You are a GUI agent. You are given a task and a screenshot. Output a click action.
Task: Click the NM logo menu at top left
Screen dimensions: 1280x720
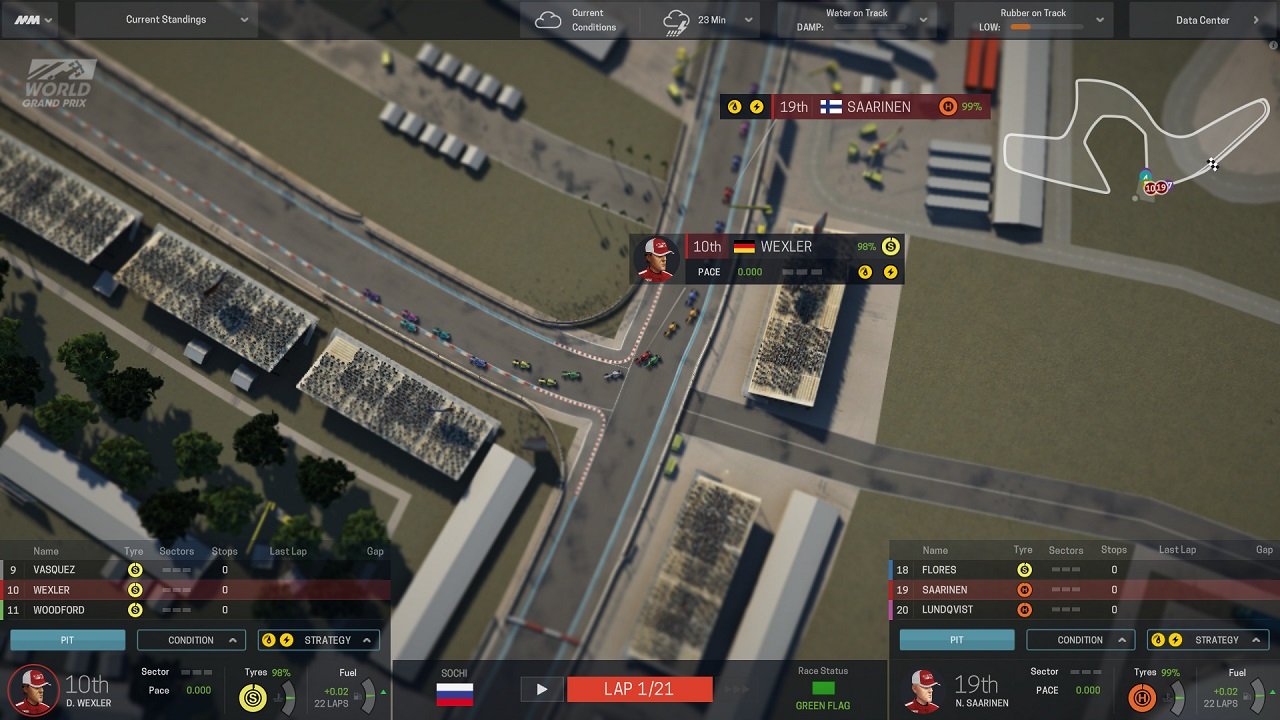(27, 18)
